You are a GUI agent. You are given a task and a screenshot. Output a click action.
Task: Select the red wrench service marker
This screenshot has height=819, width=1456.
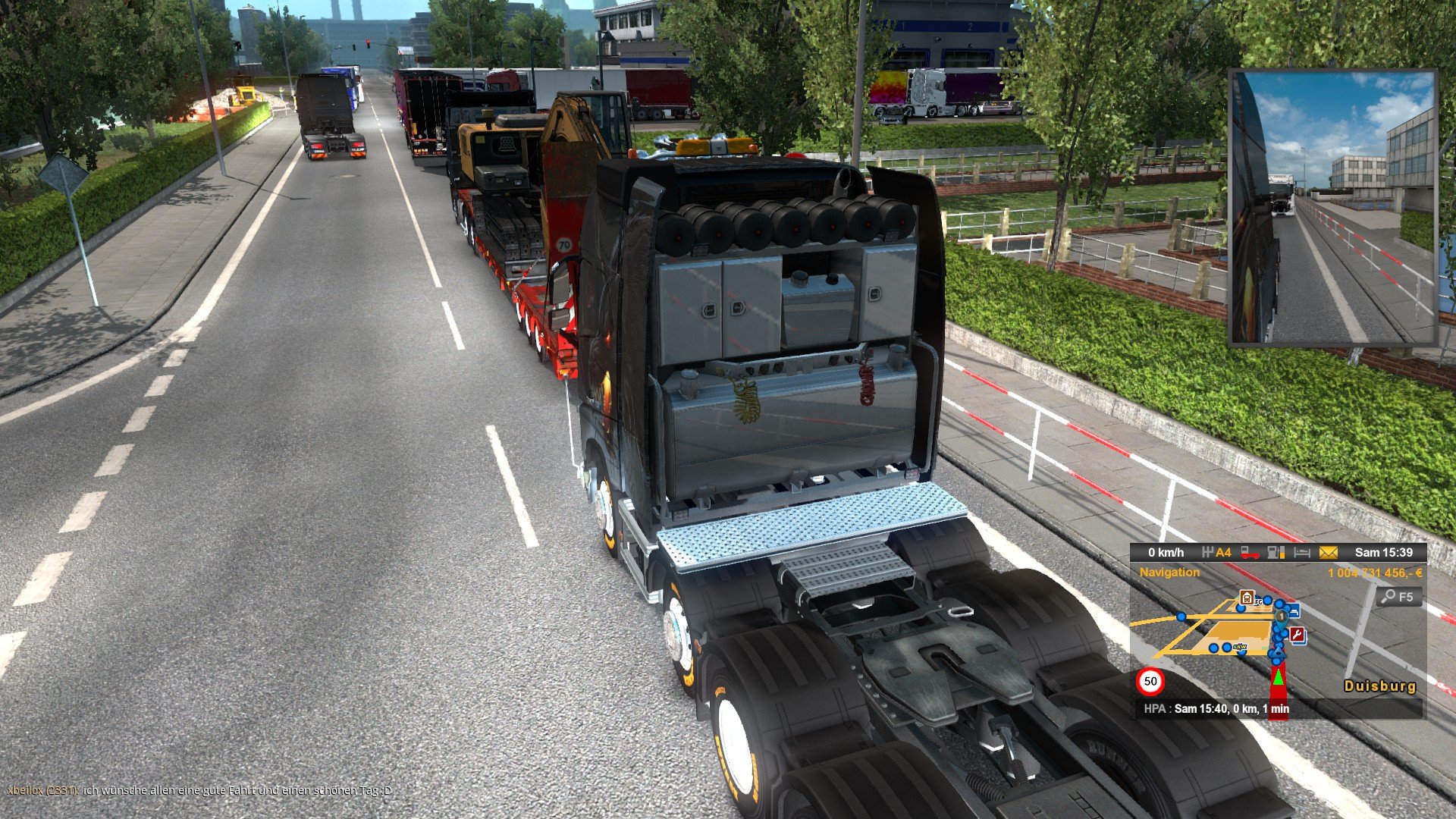pyautogui.click(x=1298, y=635)
